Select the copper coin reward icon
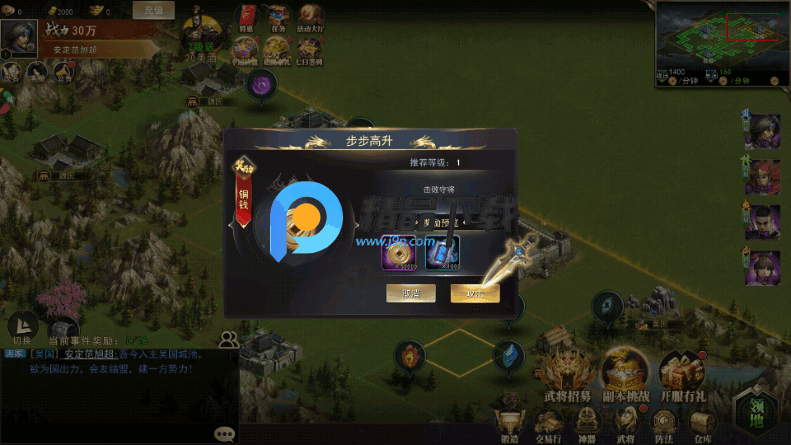The height and width of the screenshot is (445, 791). point(397,252)
